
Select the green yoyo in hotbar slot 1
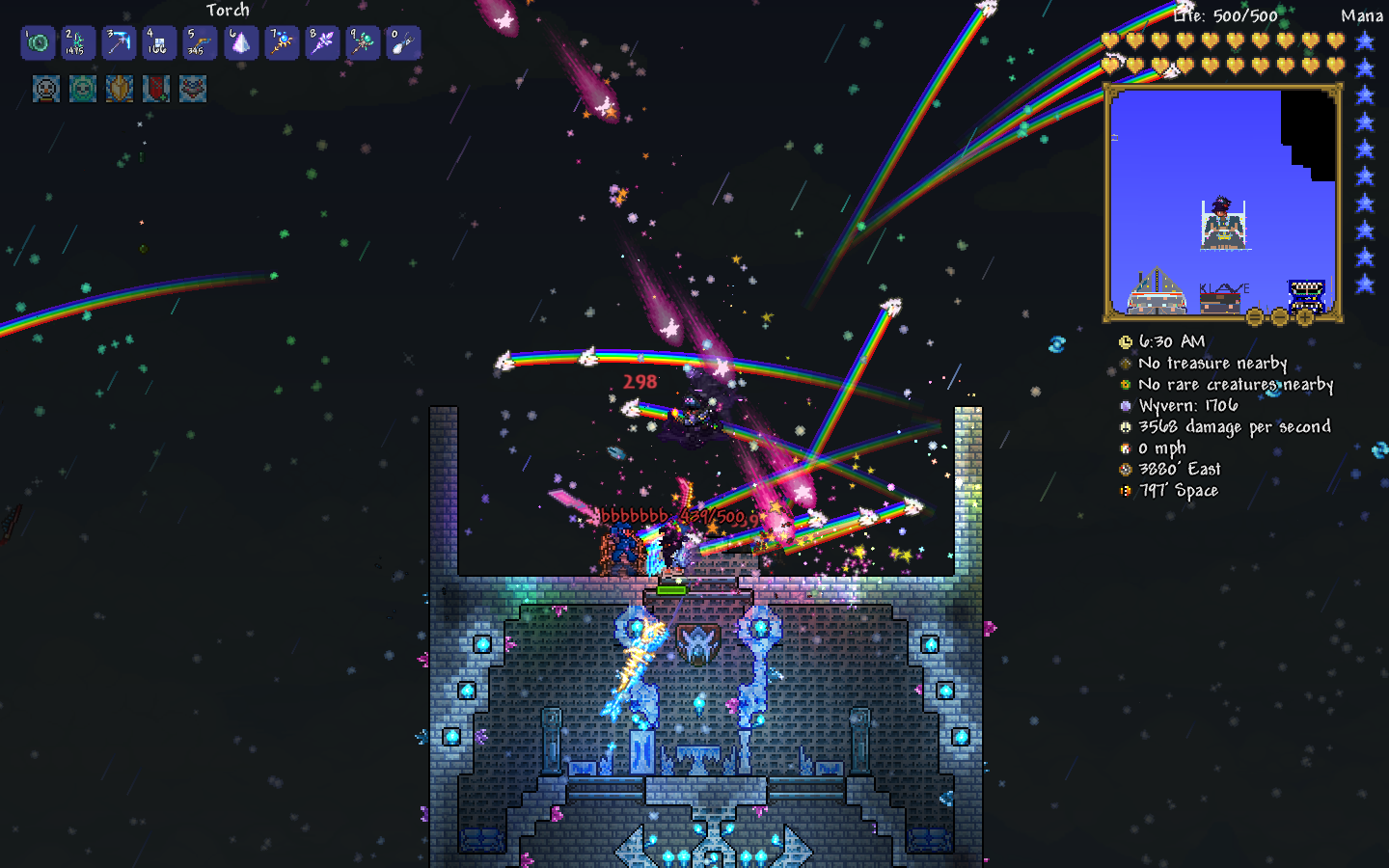click(39, 43)
